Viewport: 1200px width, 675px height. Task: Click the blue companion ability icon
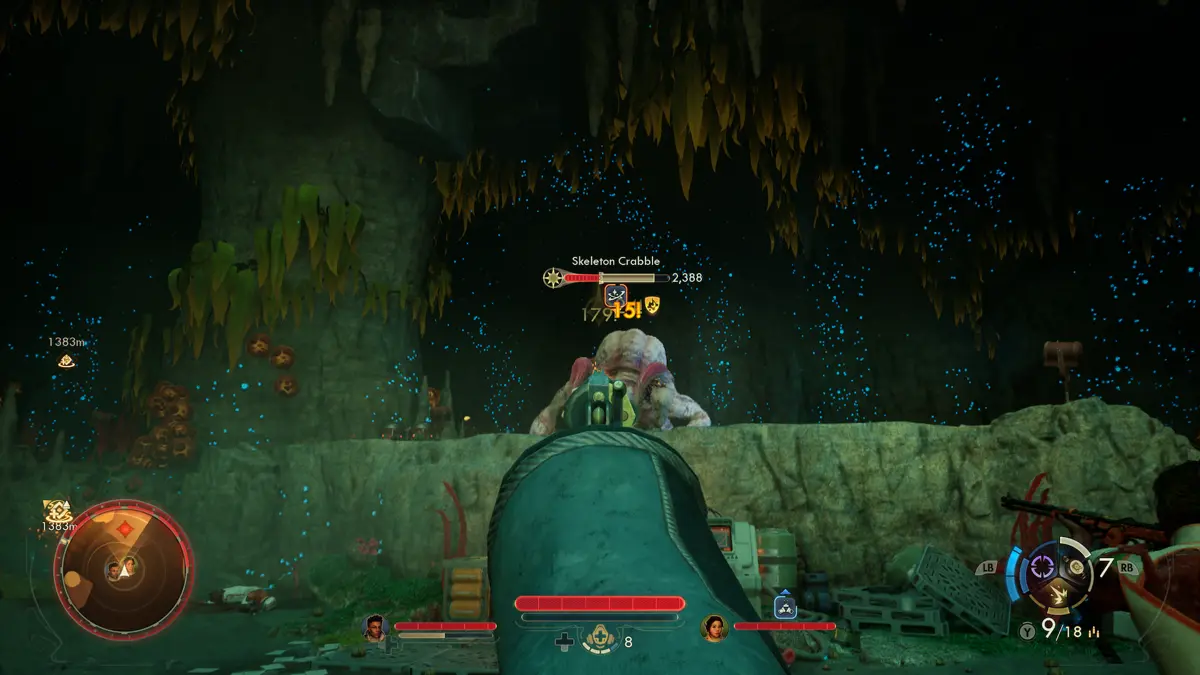pyautogui.click(x=785, y=605)
